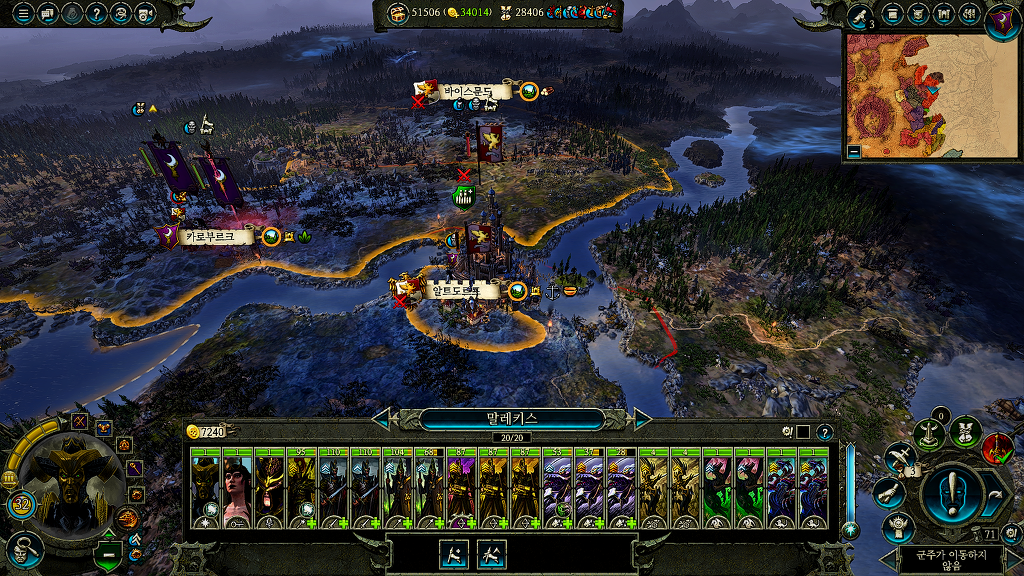
Task: Select the 바이스로드 settlement label
Action: [468, 91]
